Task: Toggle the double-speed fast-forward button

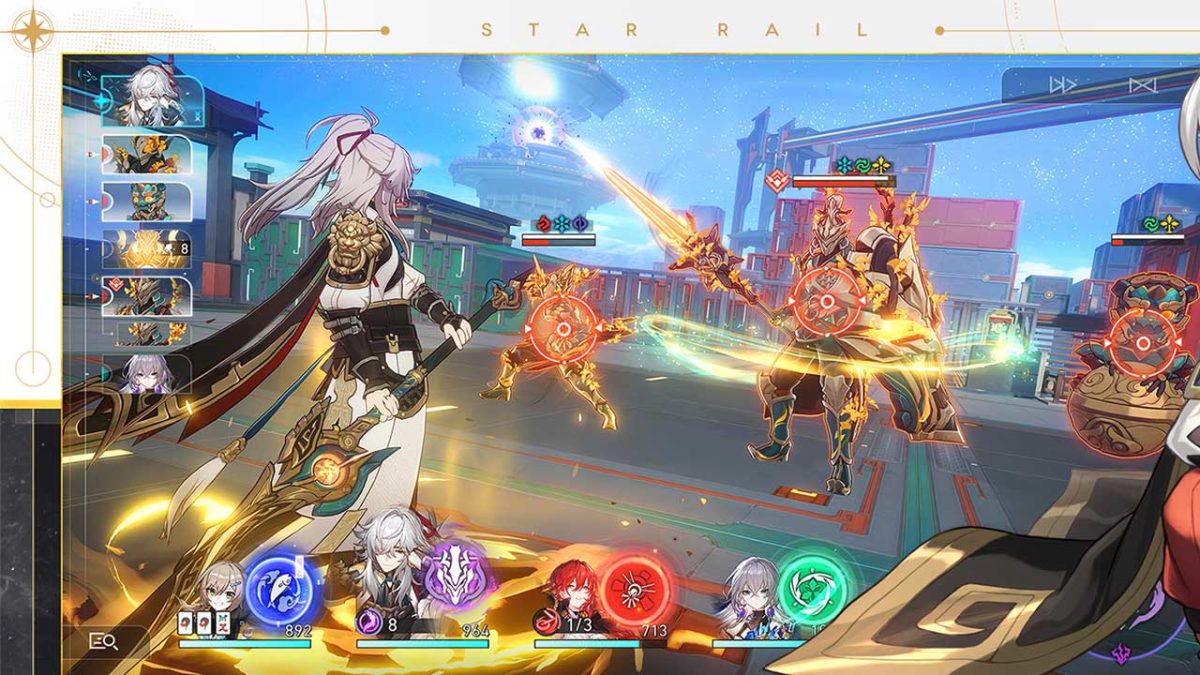Action: (x=1062, y=85)
